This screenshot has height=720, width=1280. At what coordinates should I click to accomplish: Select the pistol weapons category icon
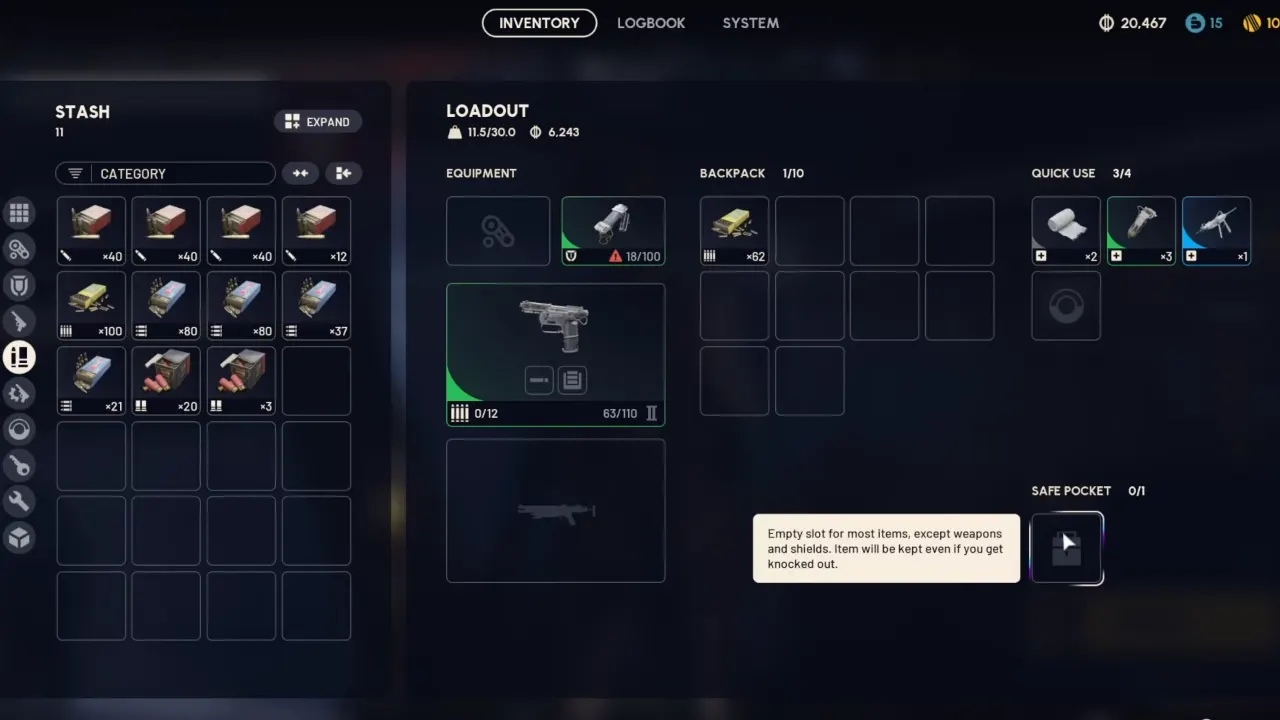click(x=20, y=321)
